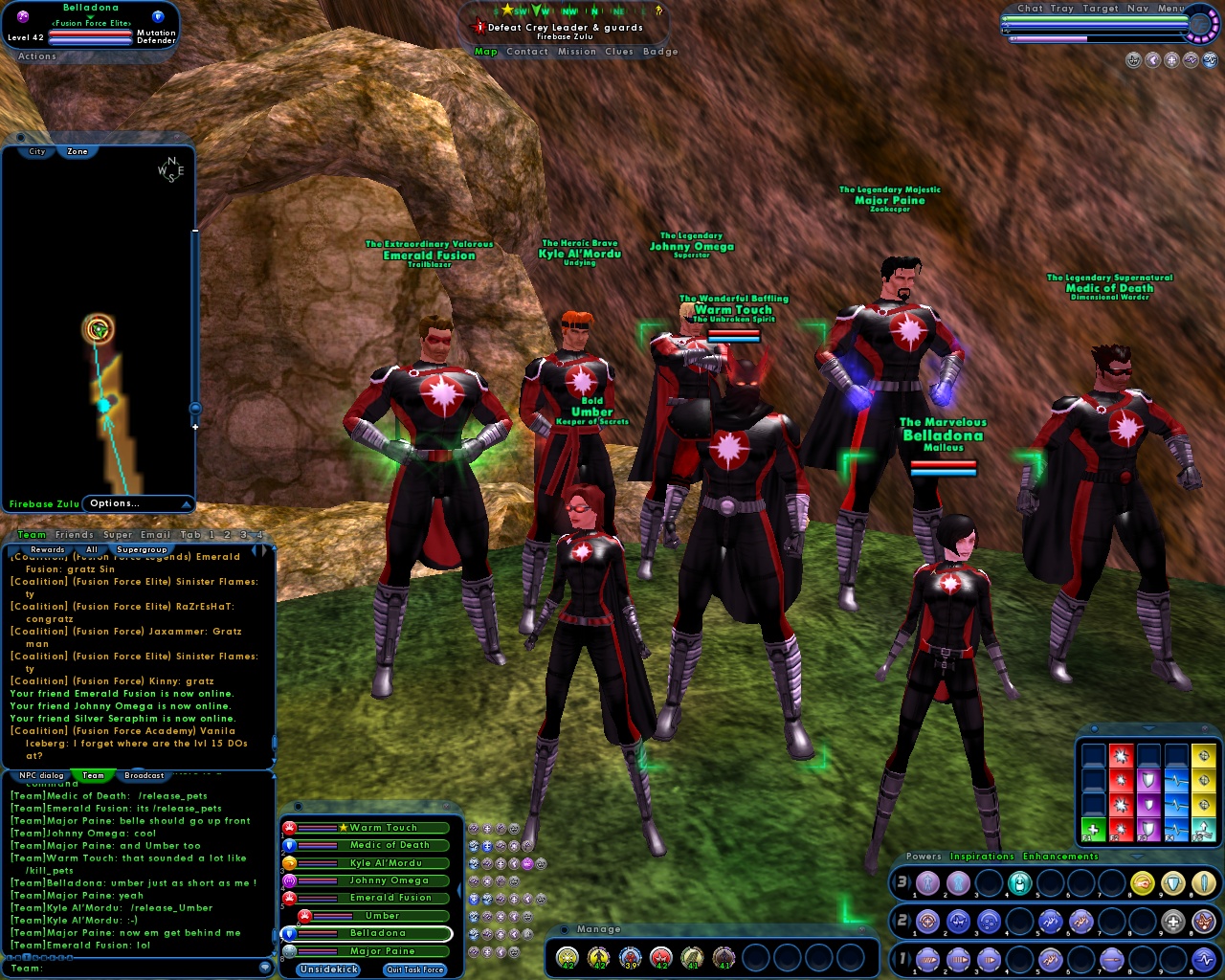The image size is (1225, 980).
Task: Click the white plus healing power in tray 2
Action: pos(1171,921)
